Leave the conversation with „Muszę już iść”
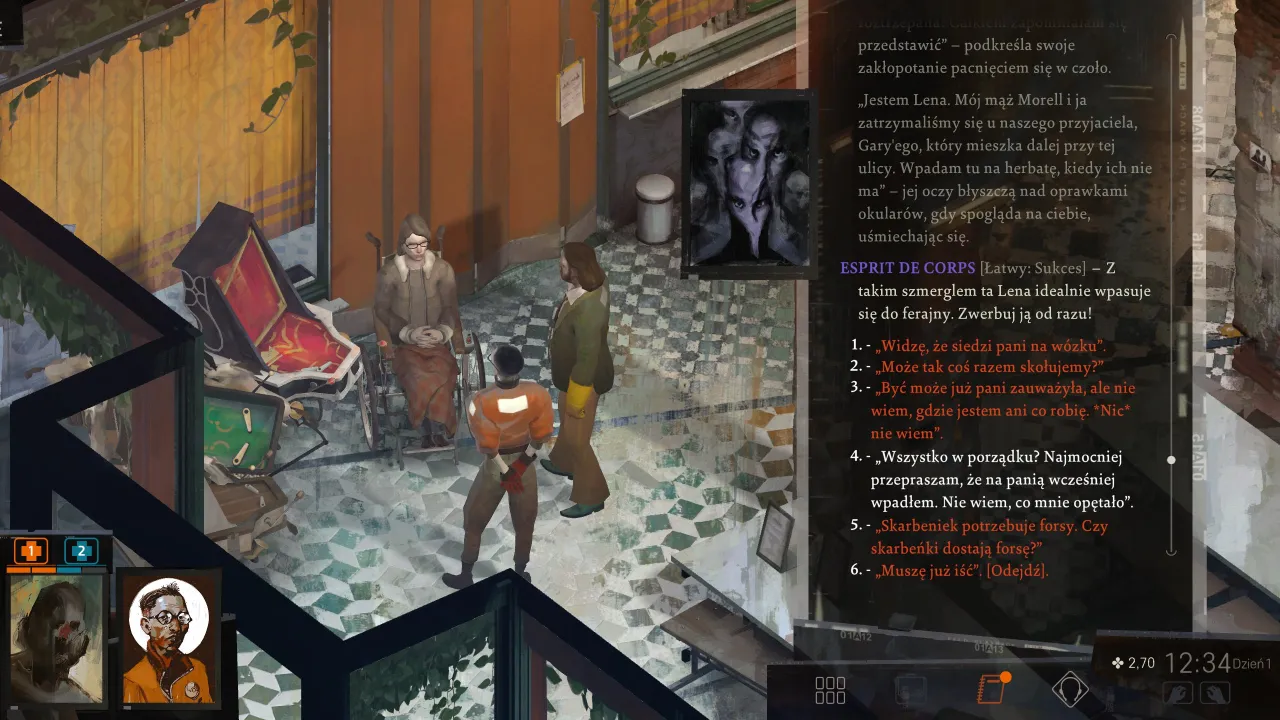 (962, 570)
